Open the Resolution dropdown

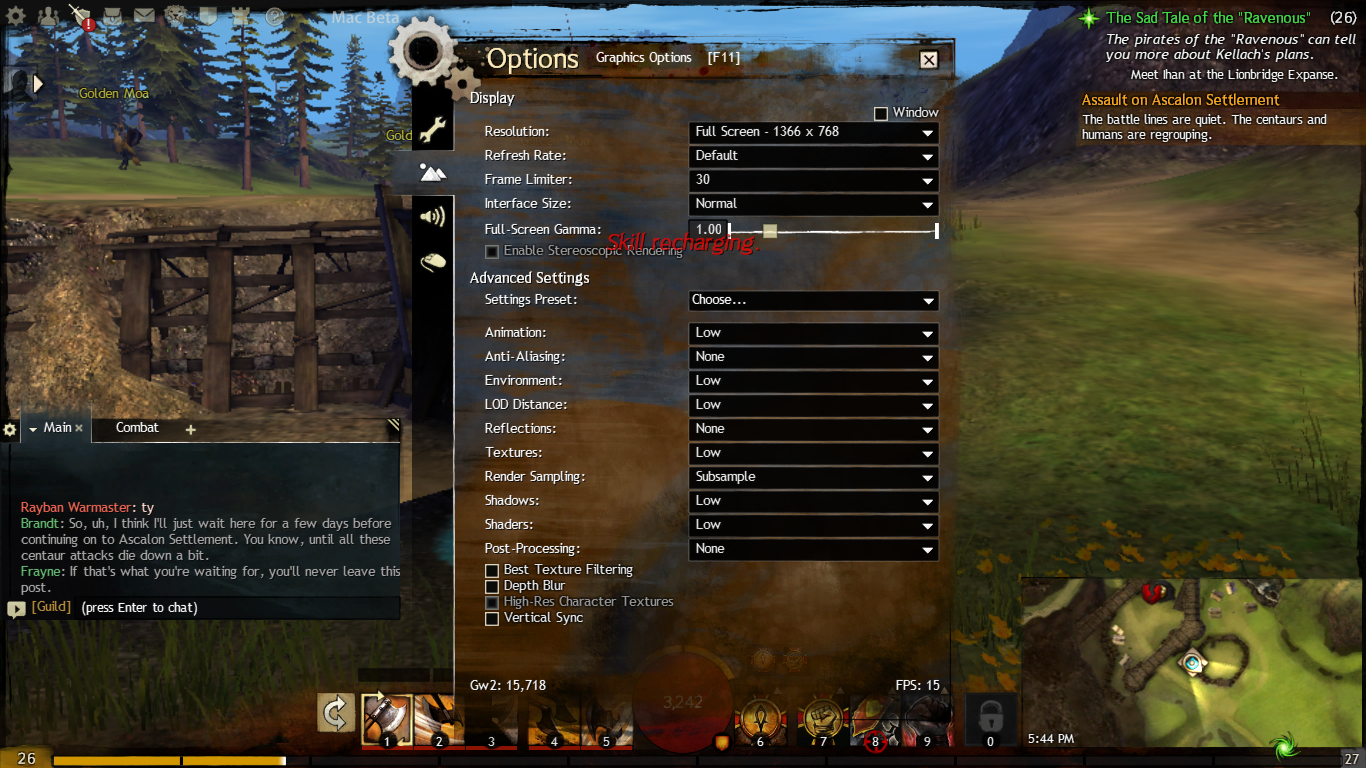tap(814, 132)
